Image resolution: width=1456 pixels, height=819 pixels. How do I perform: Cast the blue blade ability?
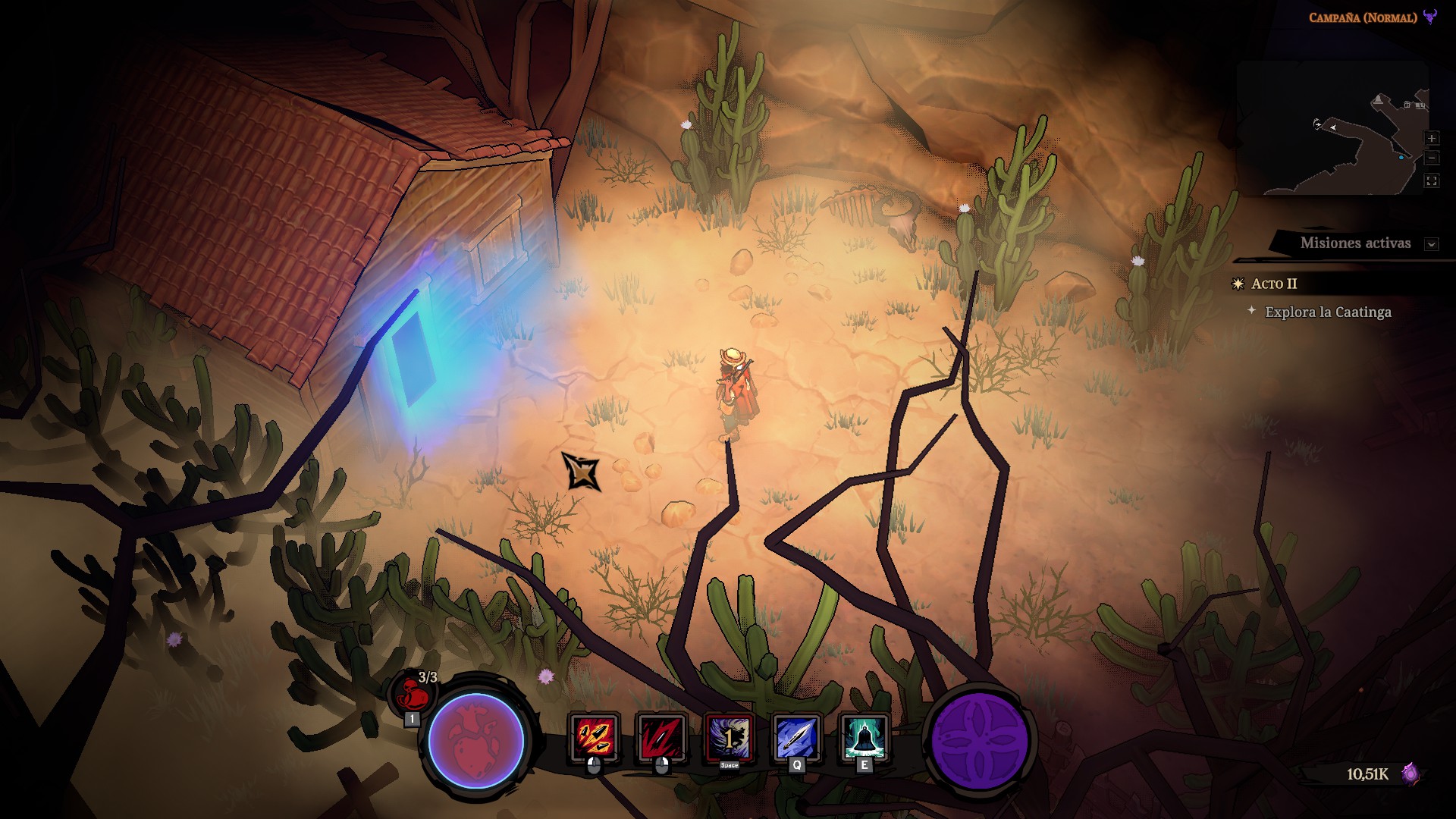click(796, 737)
